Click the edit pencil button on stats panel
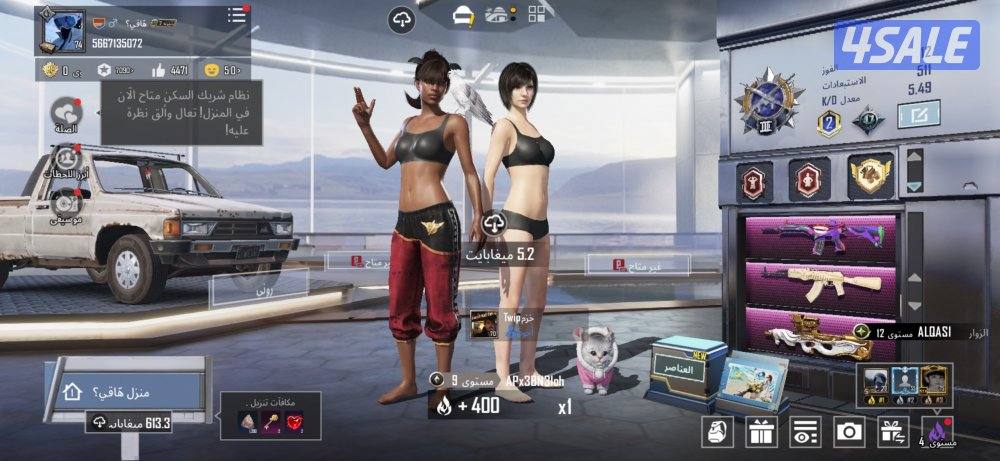The height and width of the screenshot is (461, 1000). [x=917, y=115]
